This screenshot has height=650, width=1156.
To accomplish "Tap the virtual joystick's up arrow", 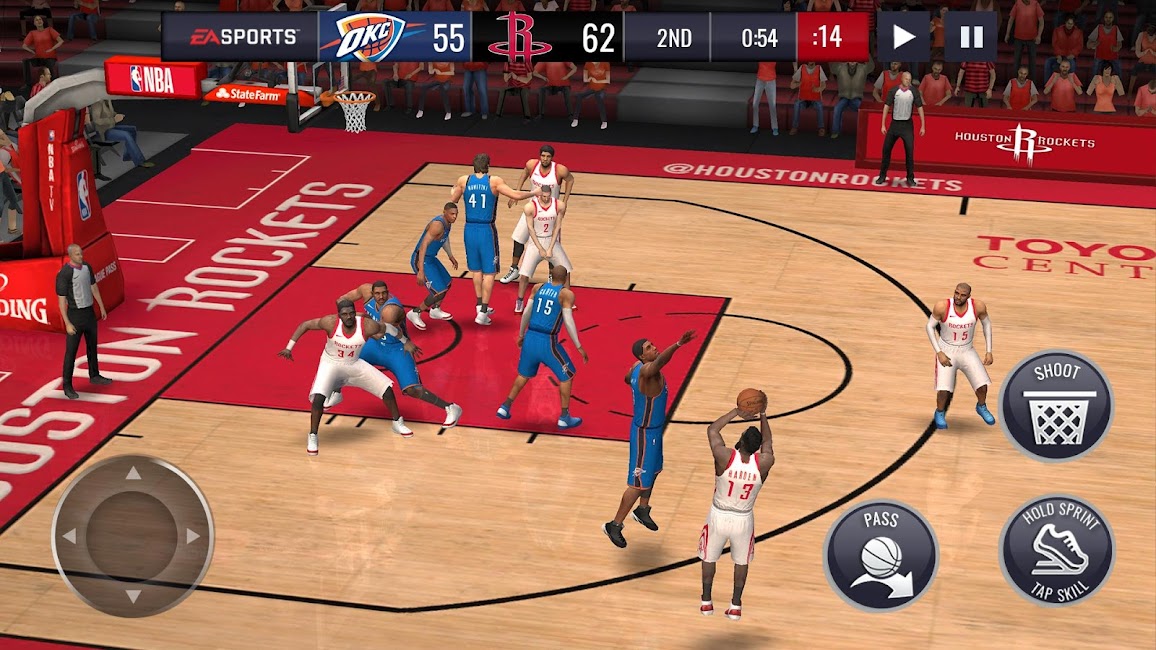I will pos(133,474).
